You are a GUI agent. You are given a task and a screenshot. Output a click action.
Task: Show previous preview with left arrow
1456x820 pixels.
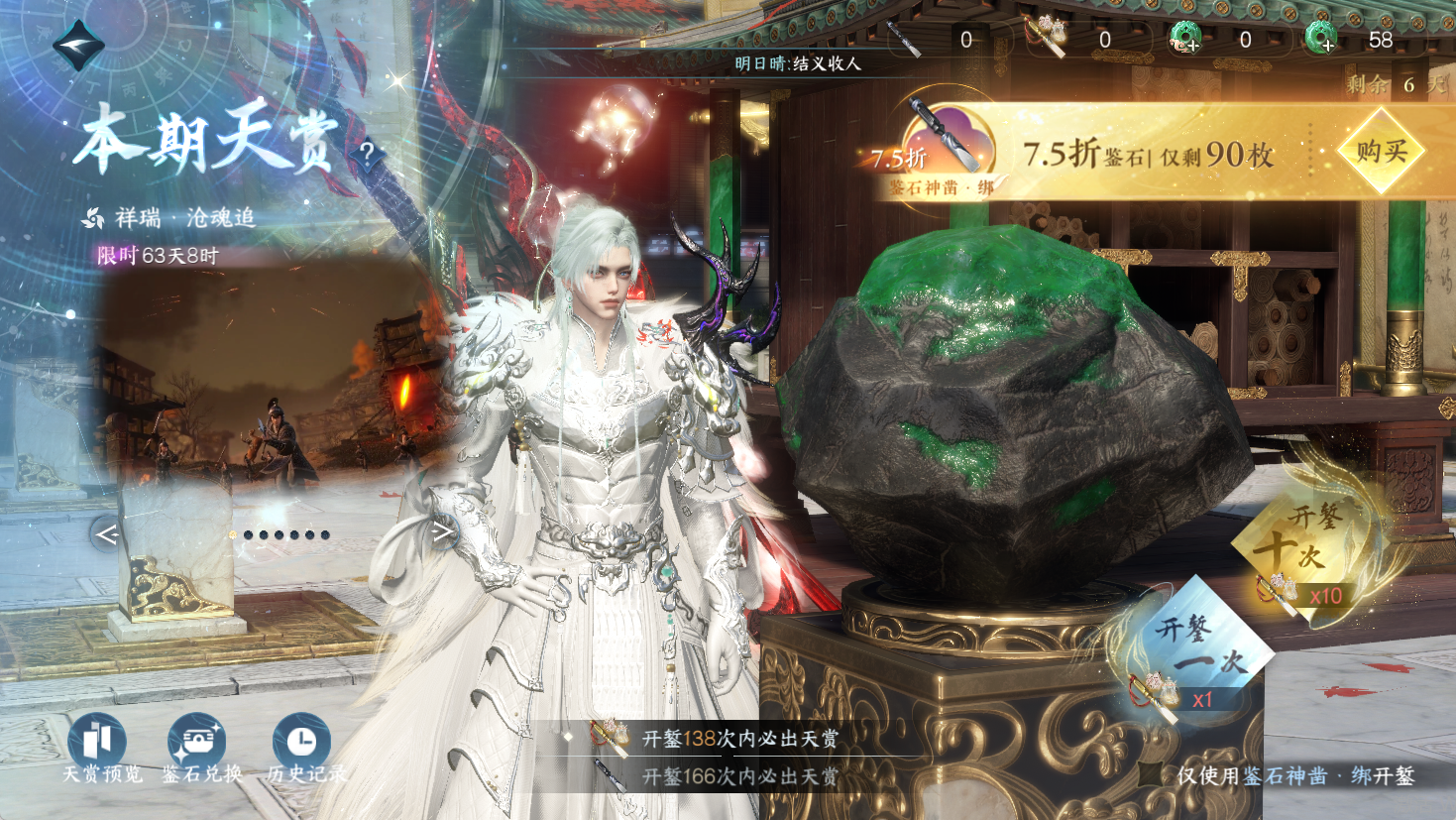(107, 534)
